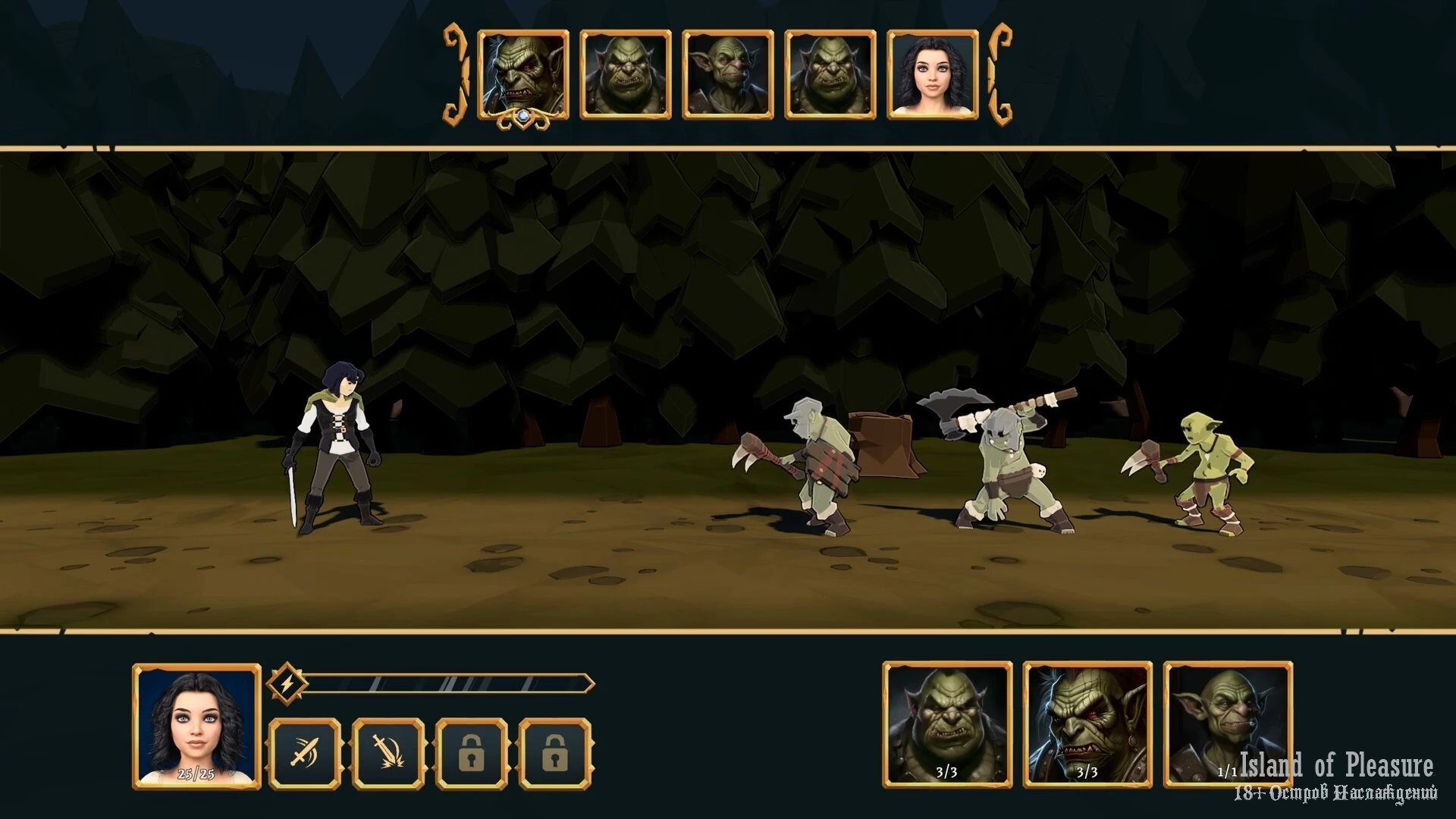The width and height of the screenshot is (1456, 819).
Task: Select the highlighted red-eyed orc in turn order
Action: (x=523, y=75)
